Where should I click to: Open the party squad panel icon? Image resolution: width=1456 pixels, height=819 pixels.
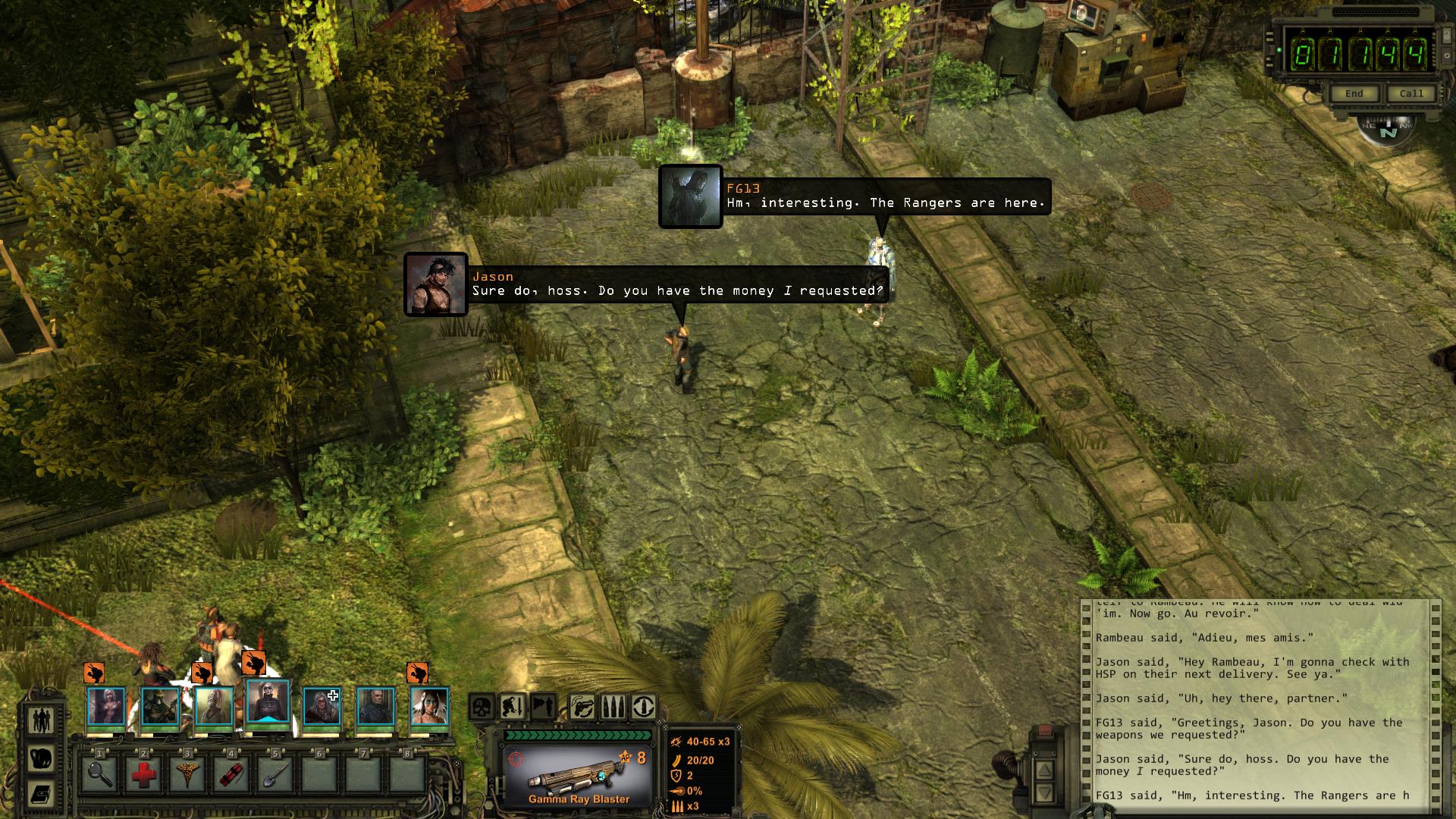[42, 719]
